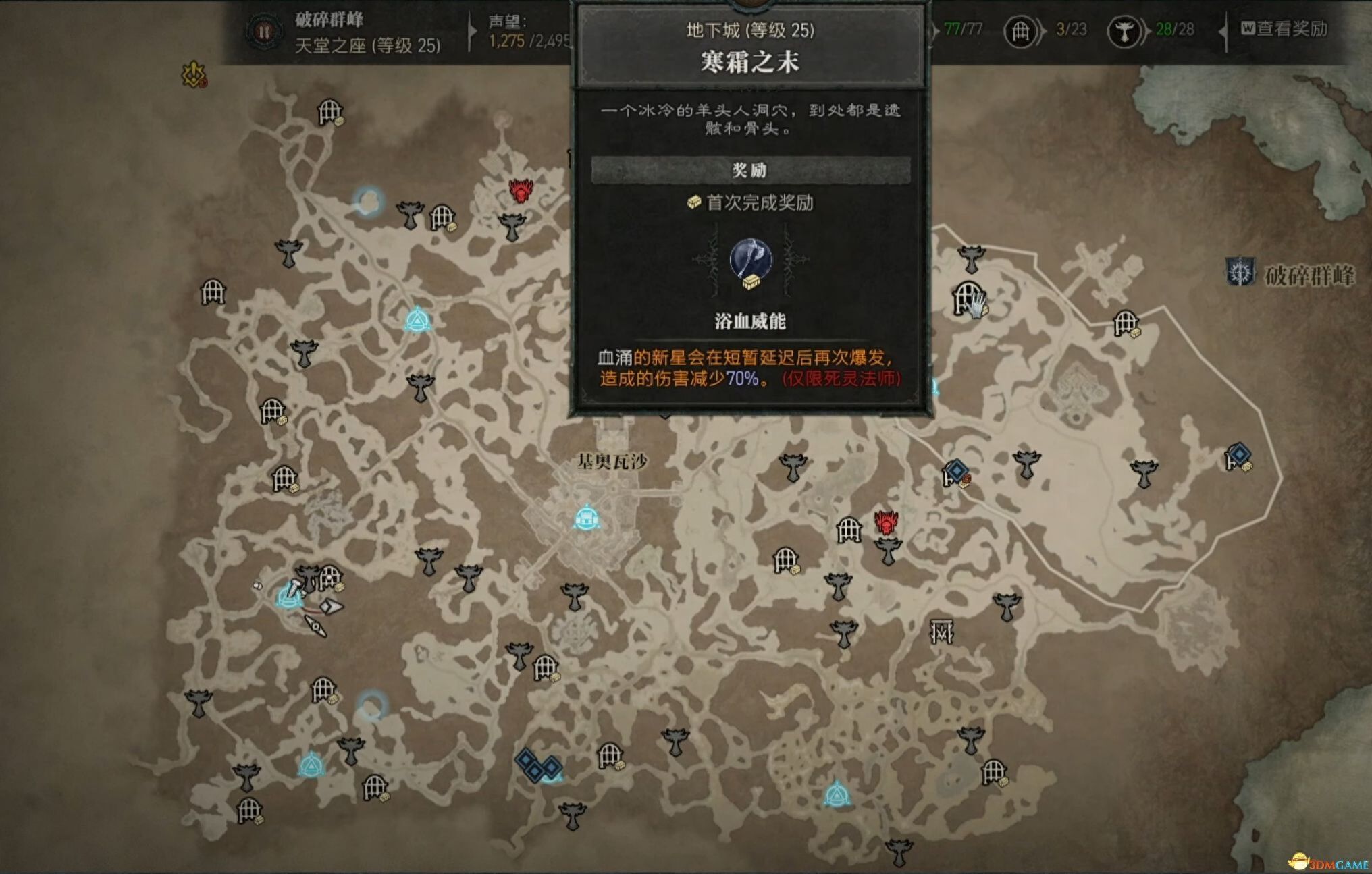
Task: Click the chevron right of the 声望 numbers
Action: coord(473,32)
